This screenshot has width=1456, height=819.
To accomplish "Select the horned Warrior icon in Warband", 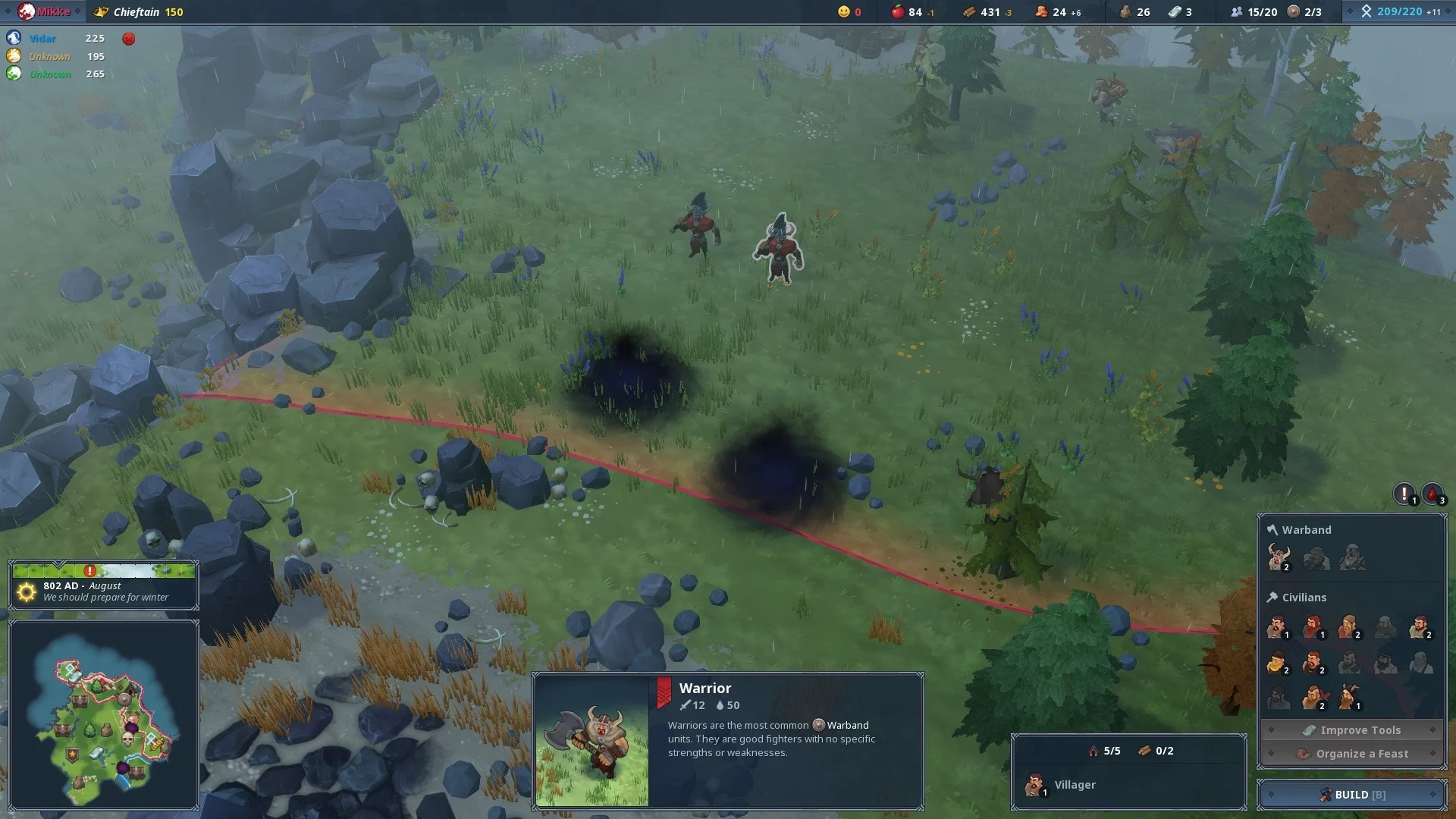I will click(x=1279, y=558).
